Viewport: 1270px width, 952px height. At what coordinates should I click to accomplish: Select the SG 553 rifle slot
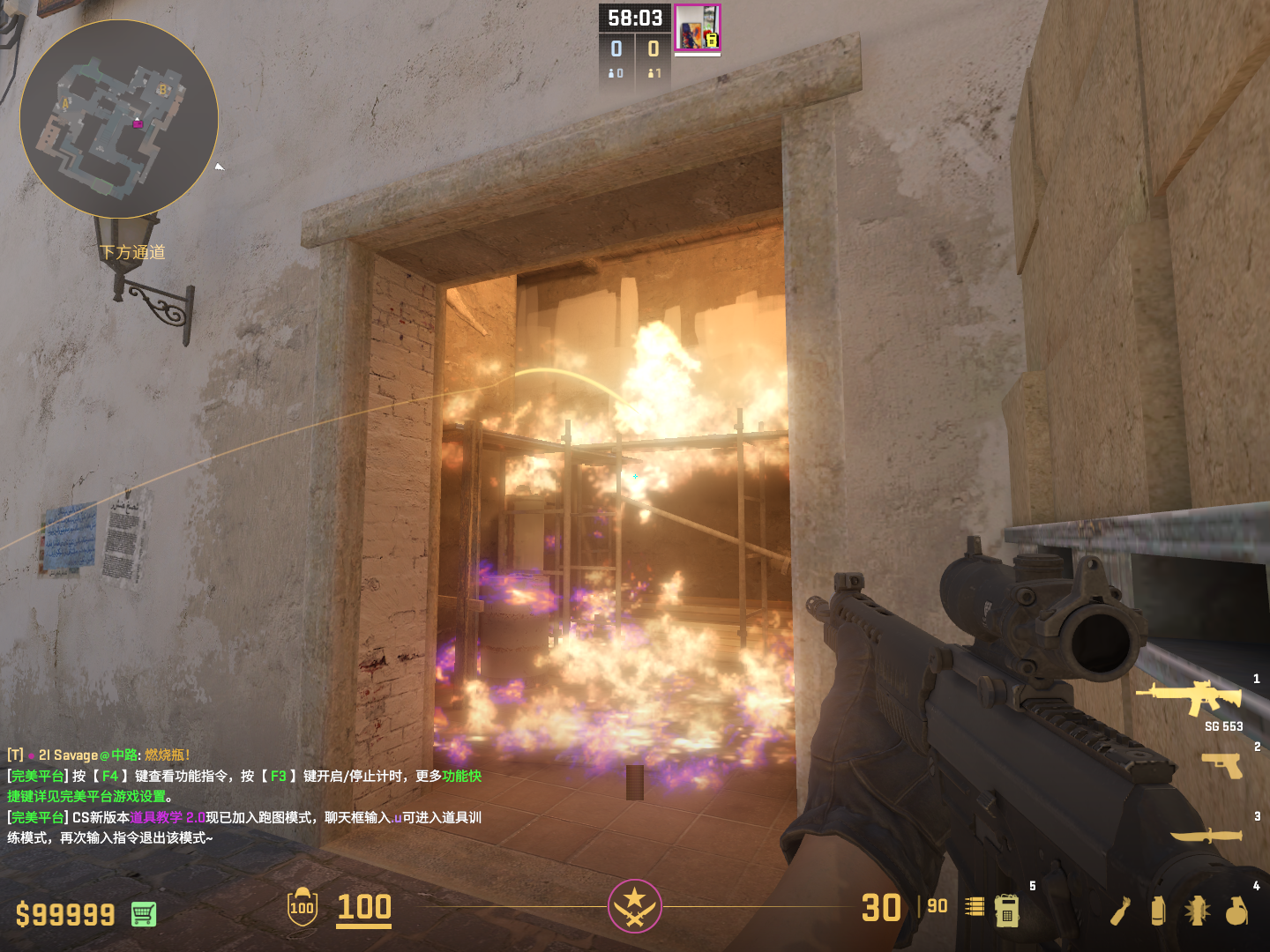point(1191,697)
